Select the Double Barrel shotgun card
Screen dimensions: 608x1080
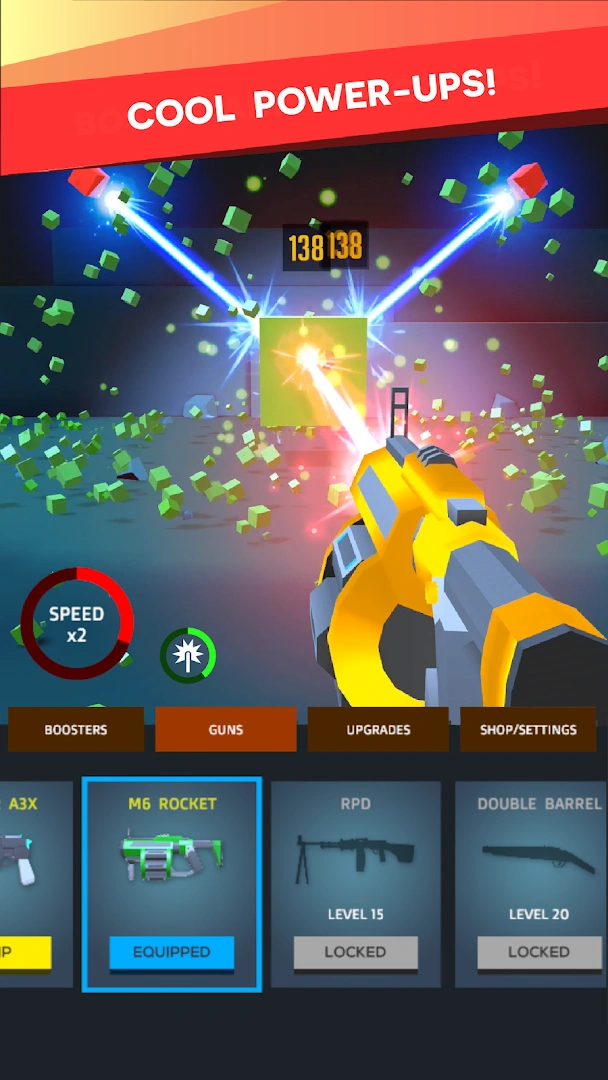coord(539,858)
